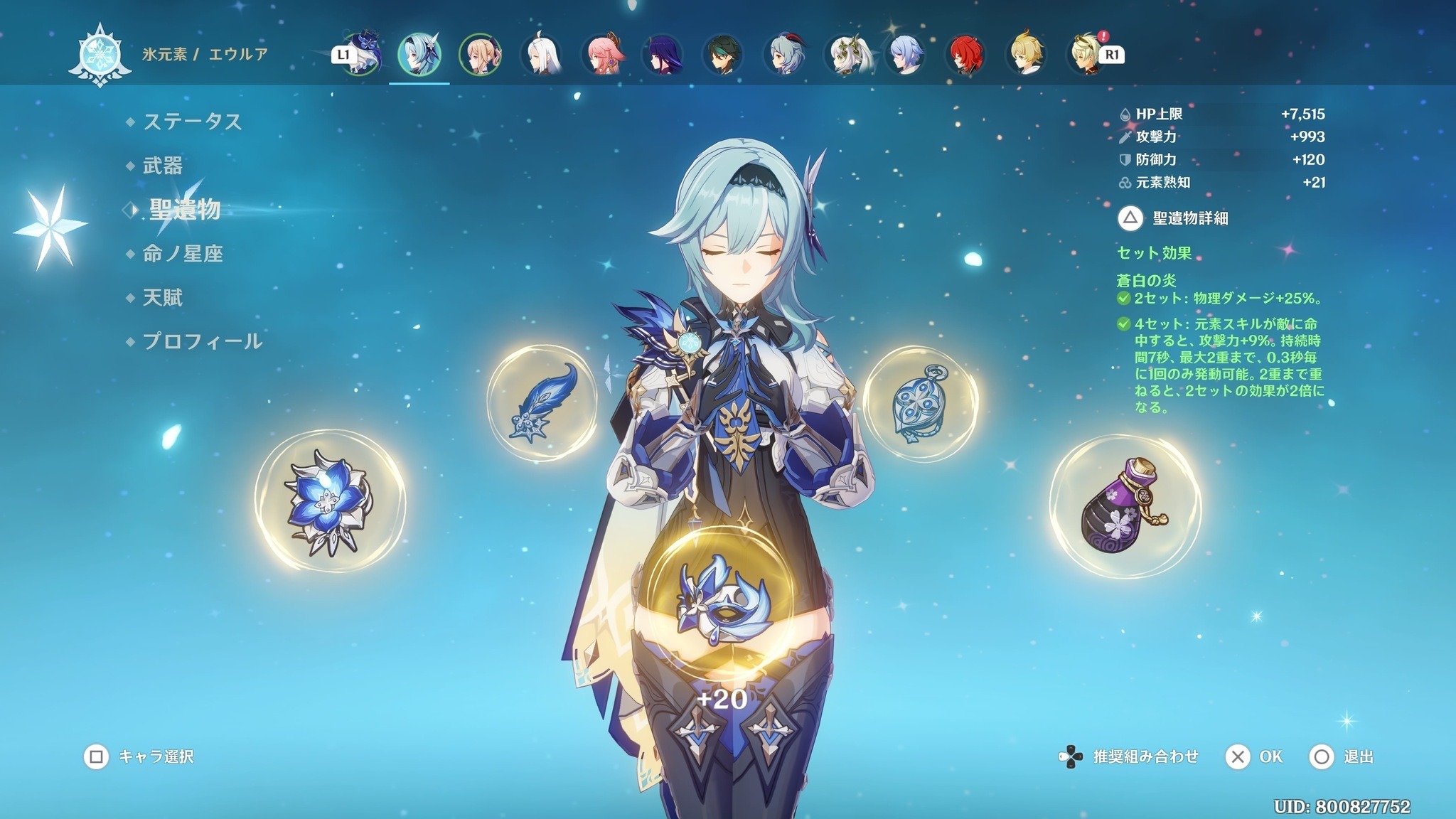Go to the 天賦 section
This screenshot has width=1456, height=819.
[x=163, y=297]
